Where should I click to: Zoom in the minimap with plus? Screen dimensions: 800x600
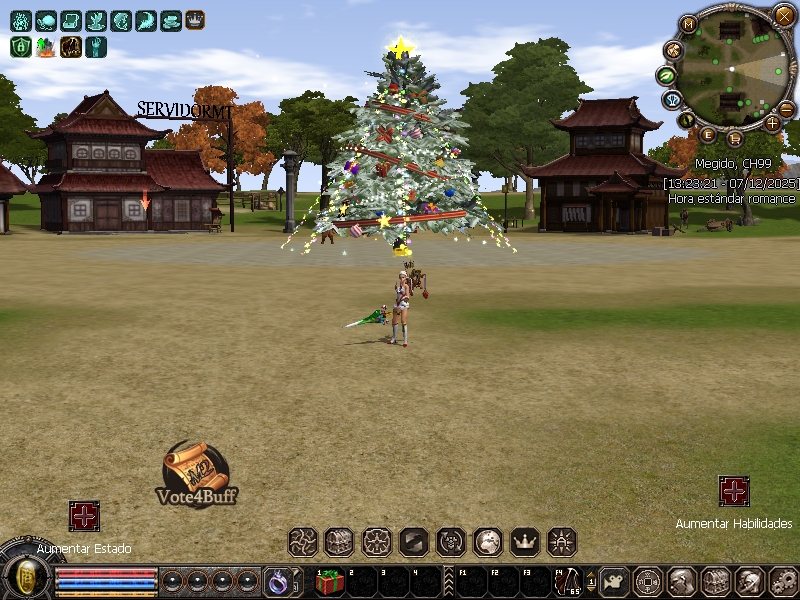tap(772, 123)
